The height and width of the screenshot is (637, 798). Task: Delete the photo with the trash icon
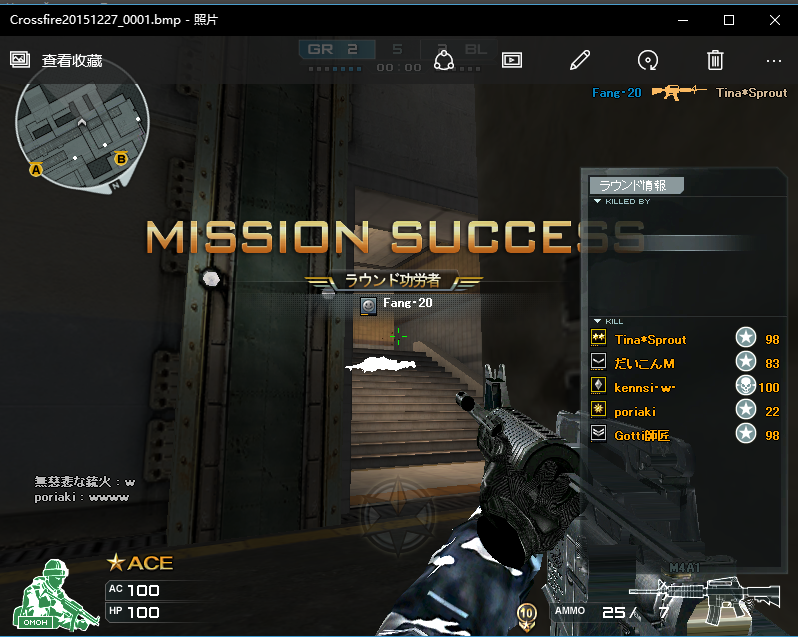[x=715, y=60]
